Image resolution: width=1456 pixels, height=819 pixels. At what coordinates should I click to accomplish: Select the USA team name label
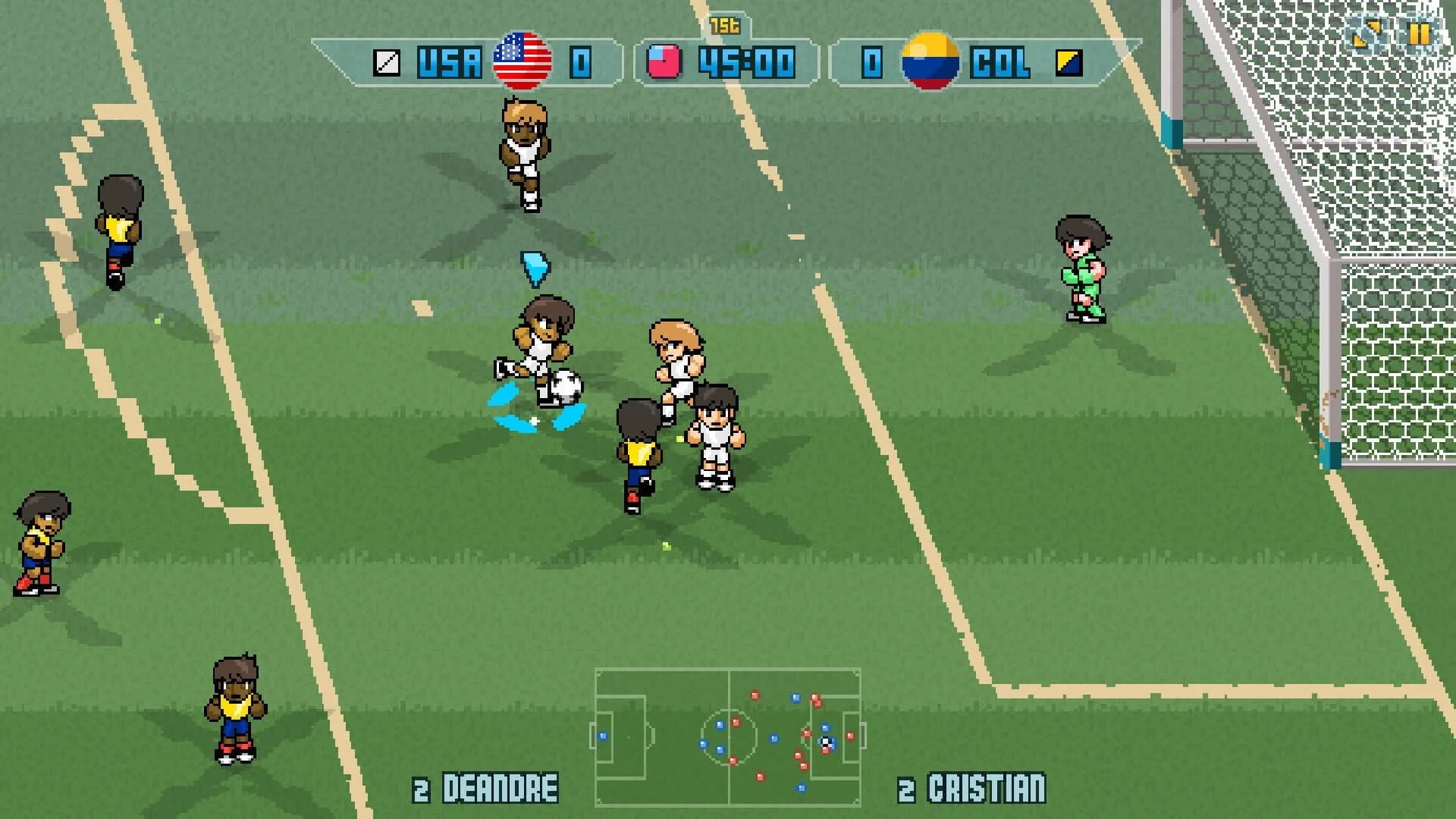point(449,61)
